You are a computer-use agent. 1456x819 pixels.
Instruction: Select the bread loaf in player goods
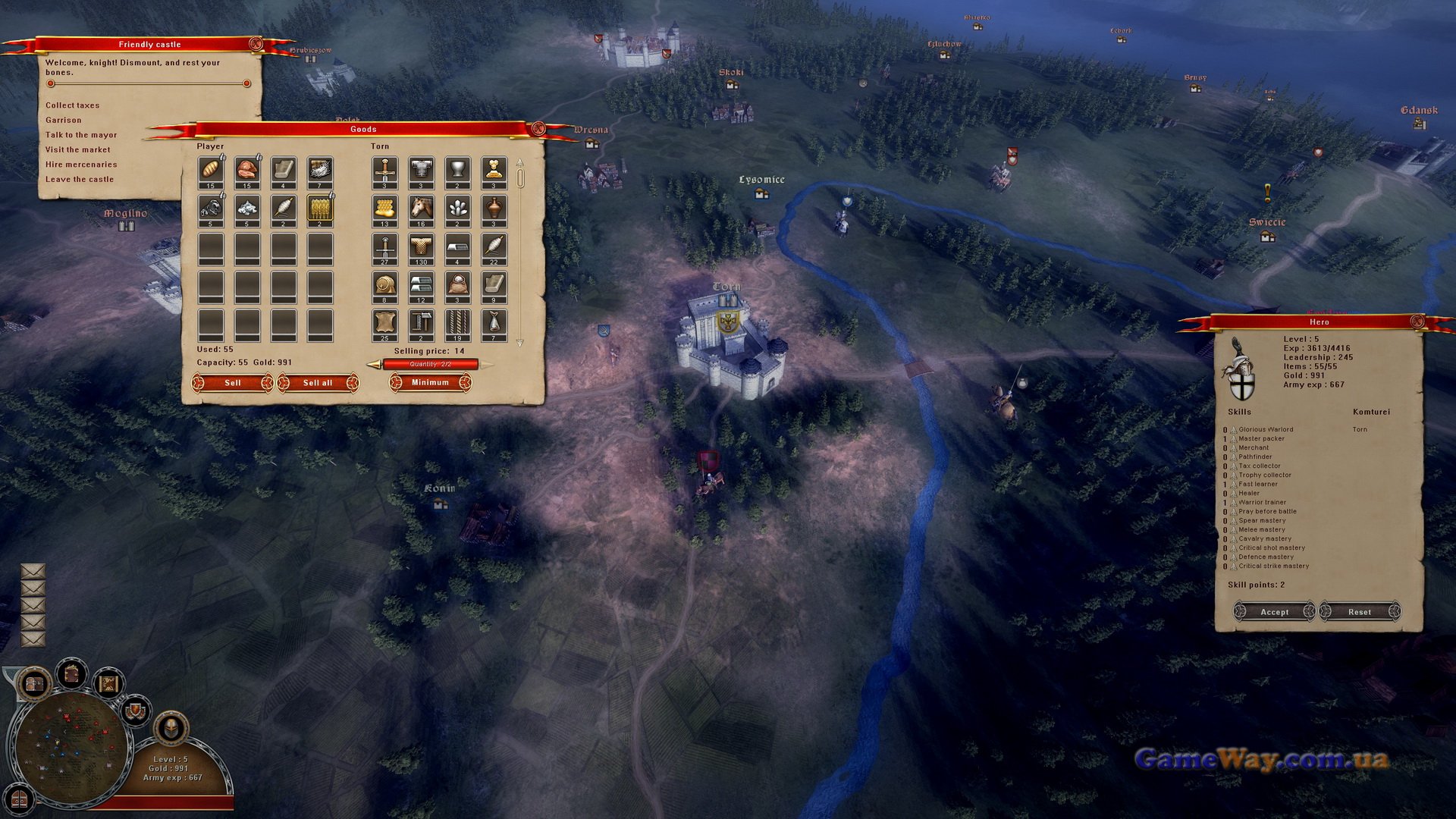tap(211, 170)
